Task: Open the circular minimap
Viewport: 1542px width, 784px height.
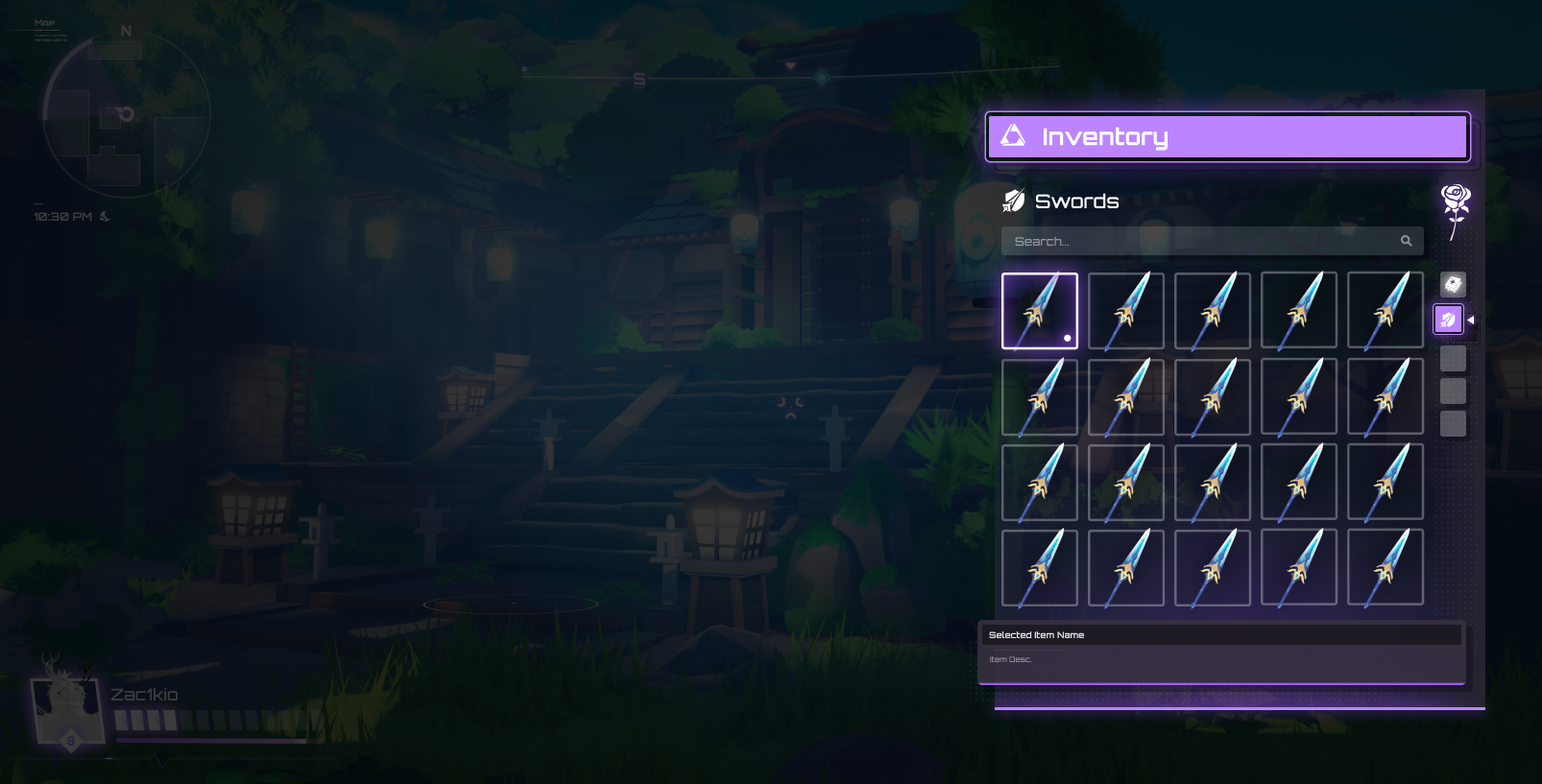Action: point(126,117)
